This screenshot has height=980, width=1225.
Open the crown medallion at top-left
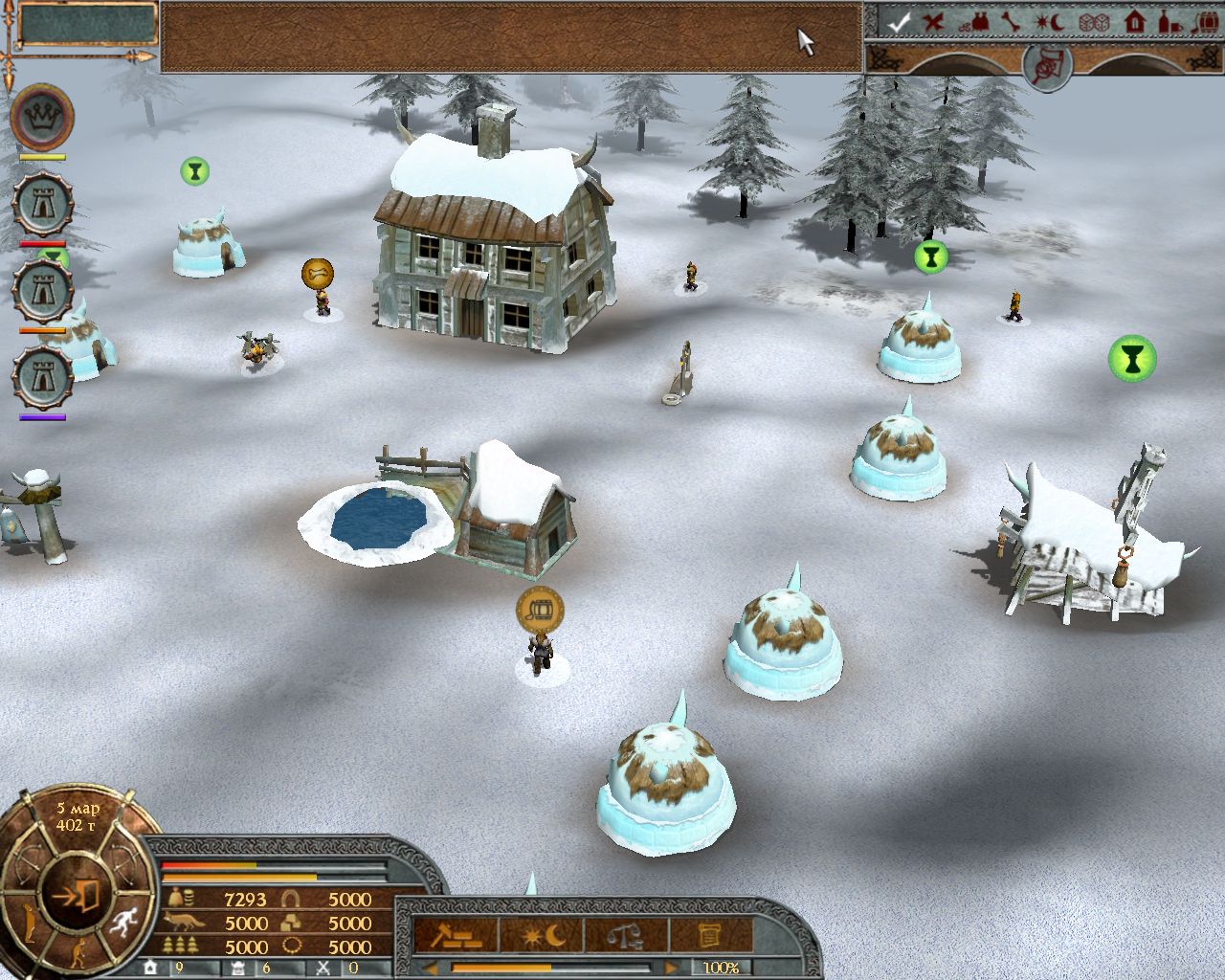tap(43, 117)
